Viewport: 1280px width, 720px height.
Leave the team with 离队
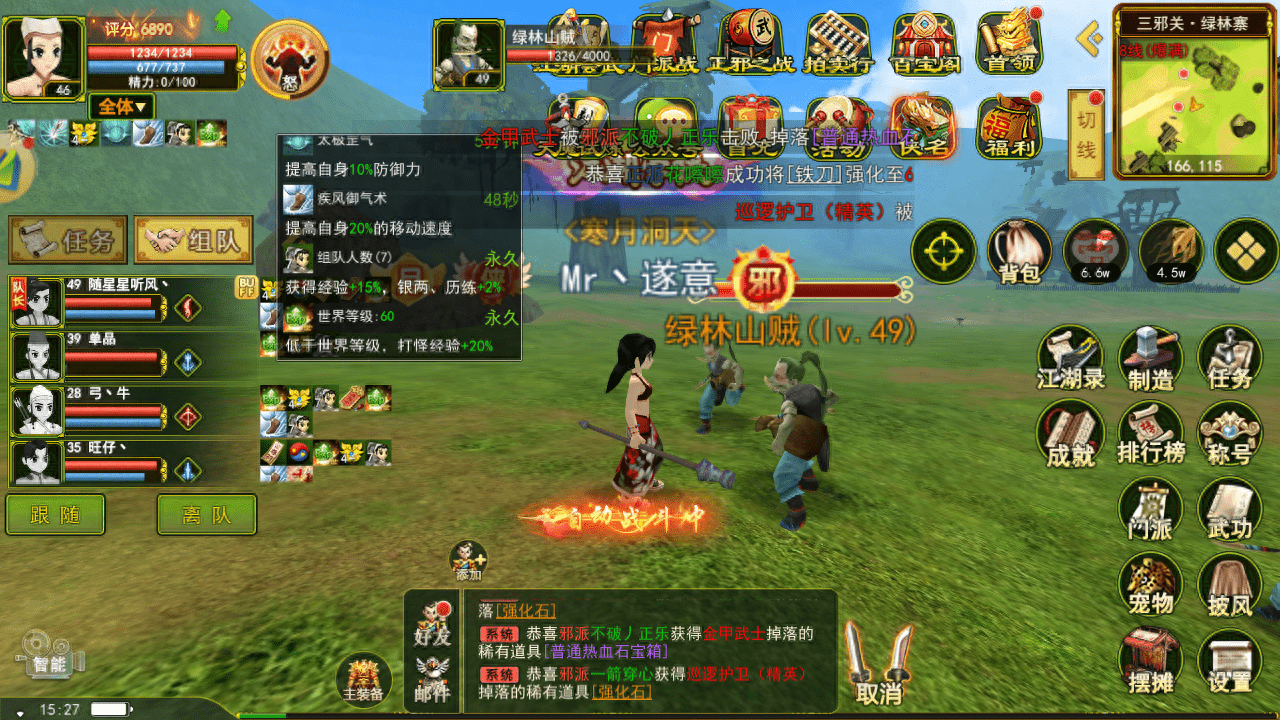(206, 515)
